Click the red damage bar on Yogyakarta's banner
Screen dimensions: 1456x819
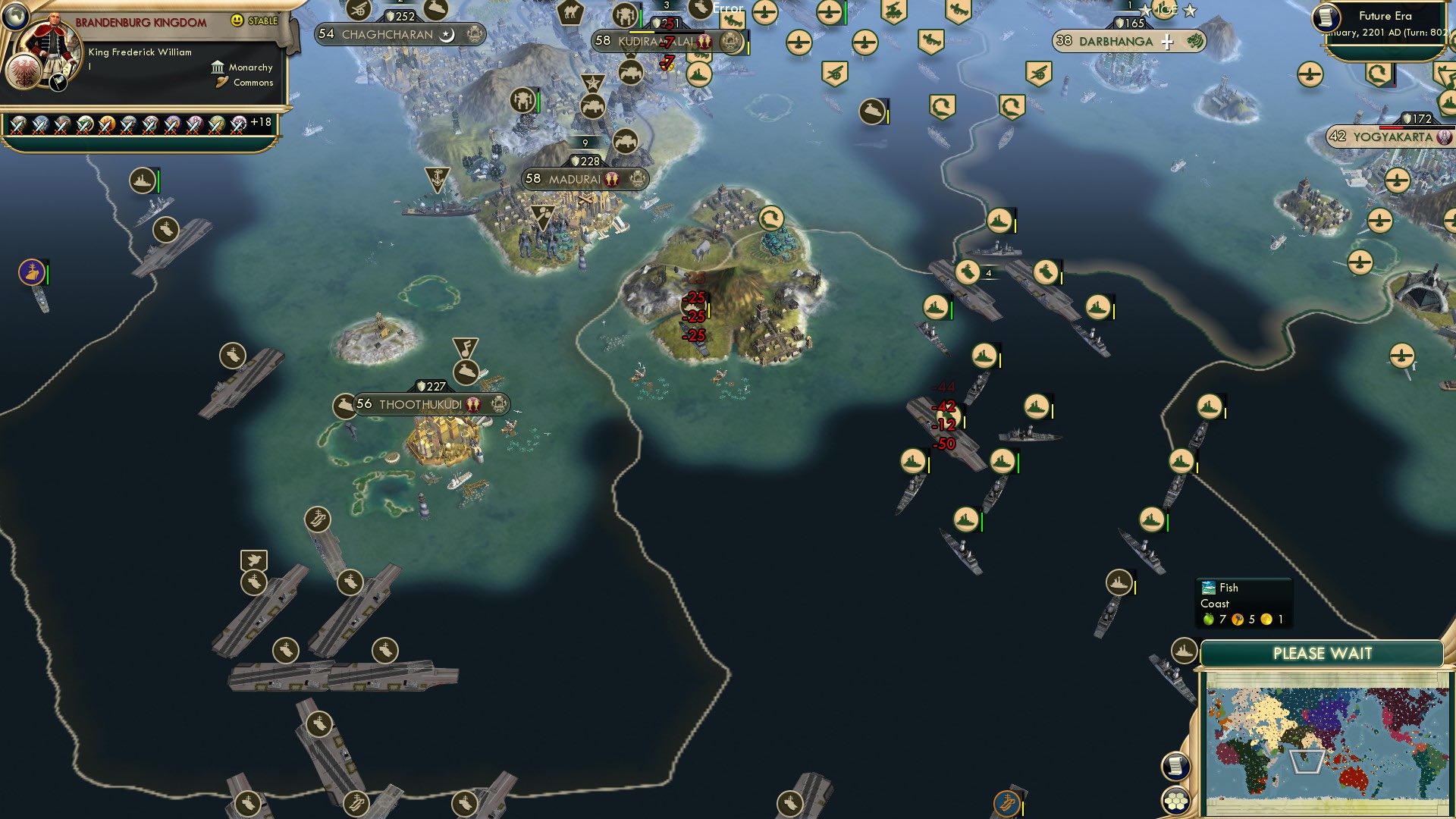(x=1392, y=126)
